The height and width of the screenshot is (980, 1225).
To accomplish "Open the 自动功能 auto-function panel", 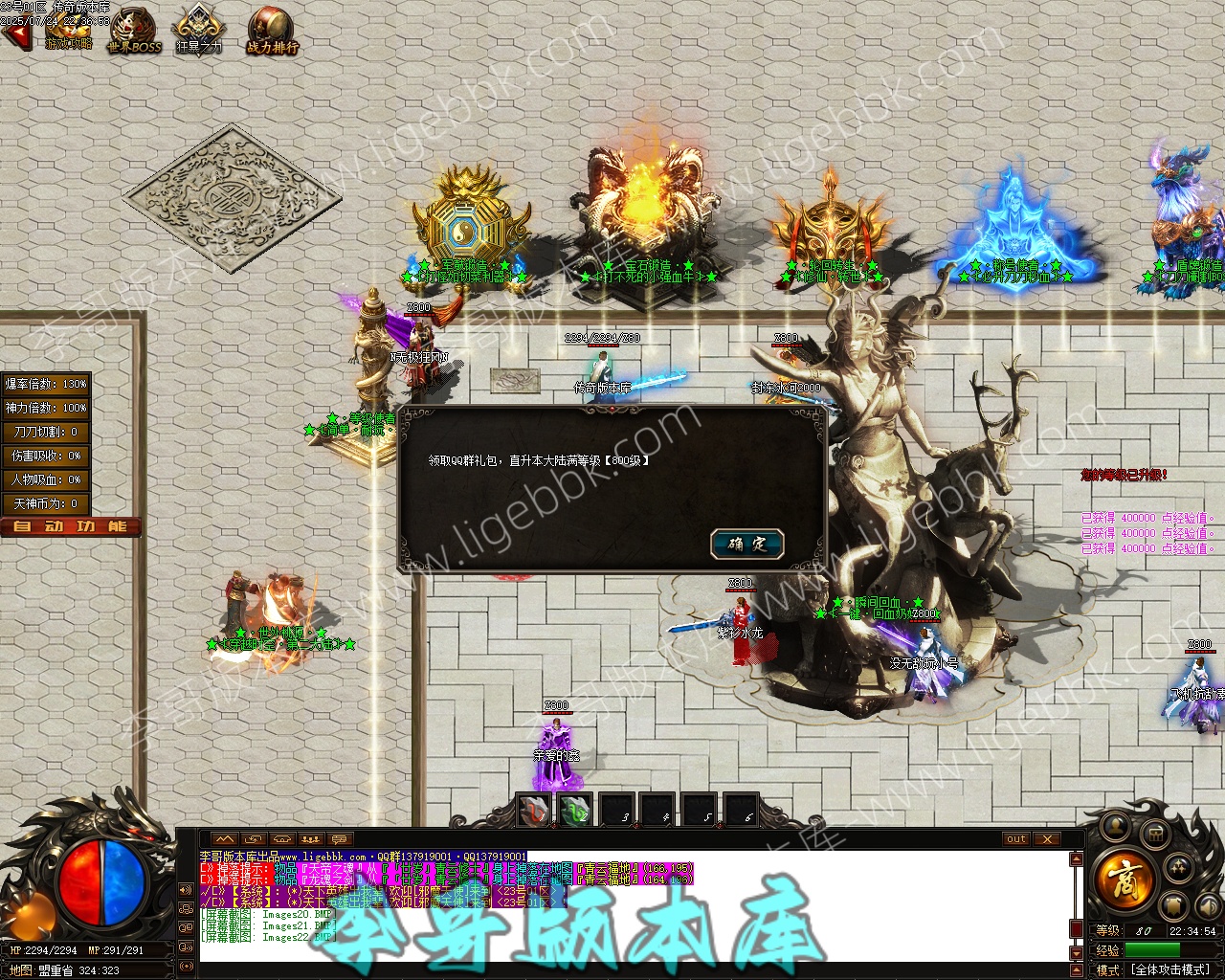I will pyautogui.click(x=71, y=527).
